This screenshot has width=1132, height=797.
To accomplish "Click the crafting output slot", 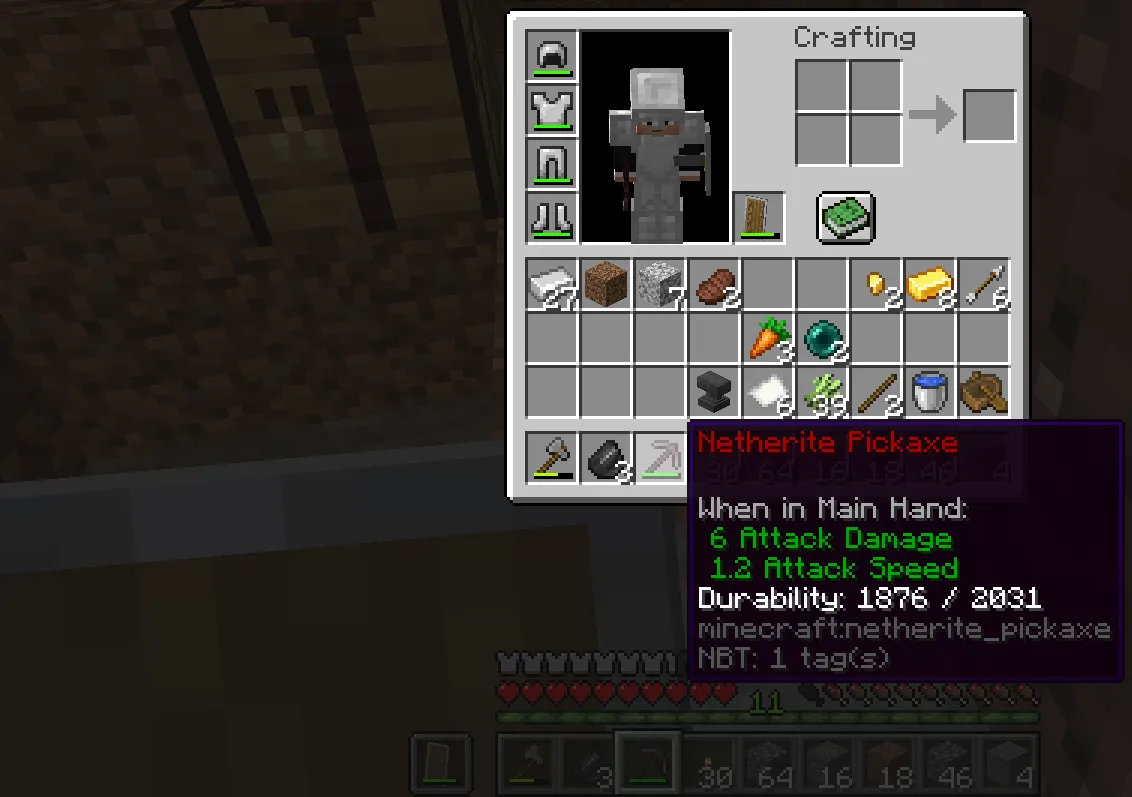I will point(989,116).
